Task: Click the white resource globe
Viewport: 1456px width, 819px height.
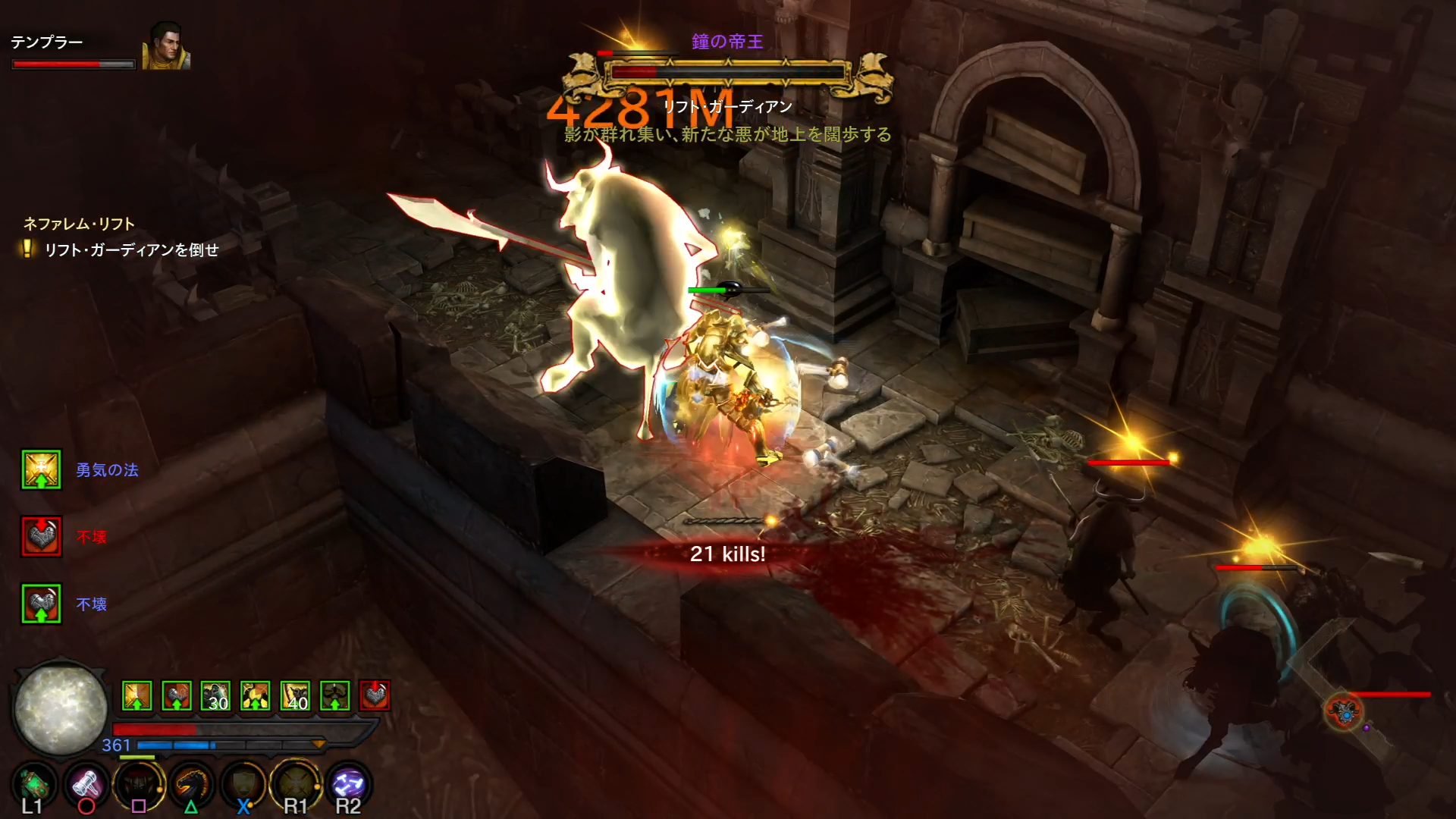Action: 61,708
